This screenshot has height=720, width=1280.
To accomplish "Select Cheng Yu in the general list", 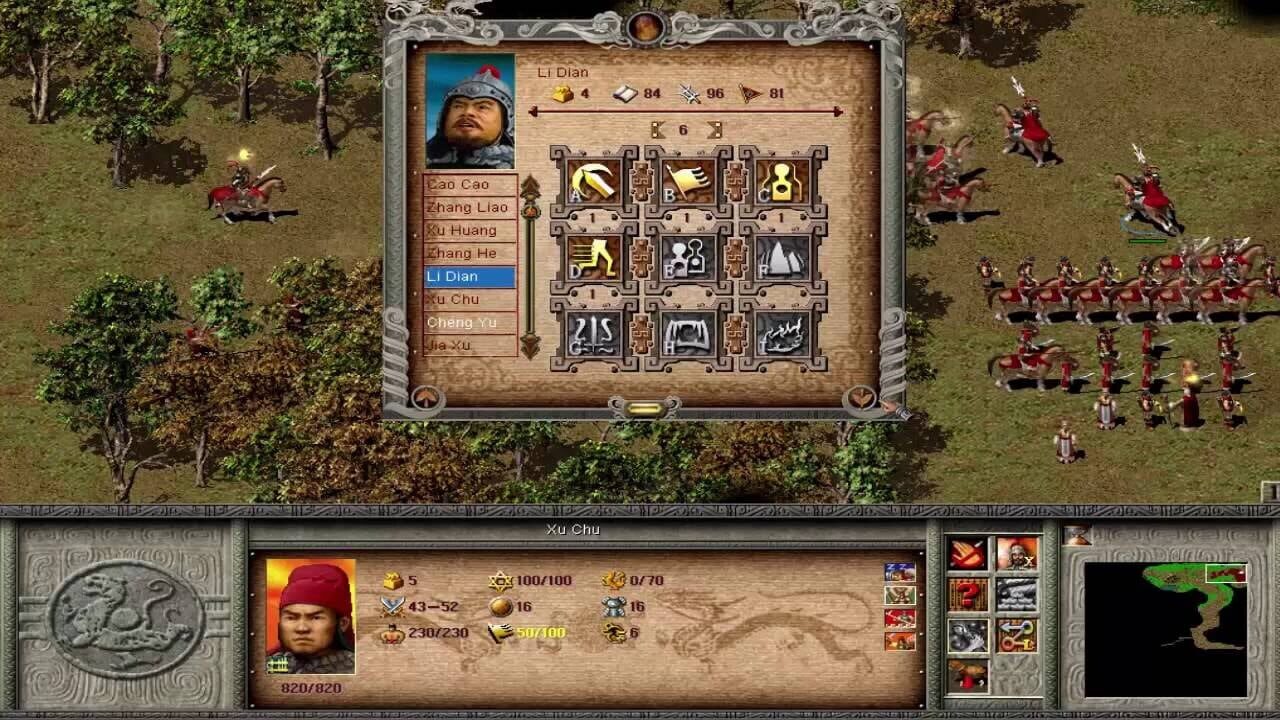I will pyautogui.click(x=466, y=322).
